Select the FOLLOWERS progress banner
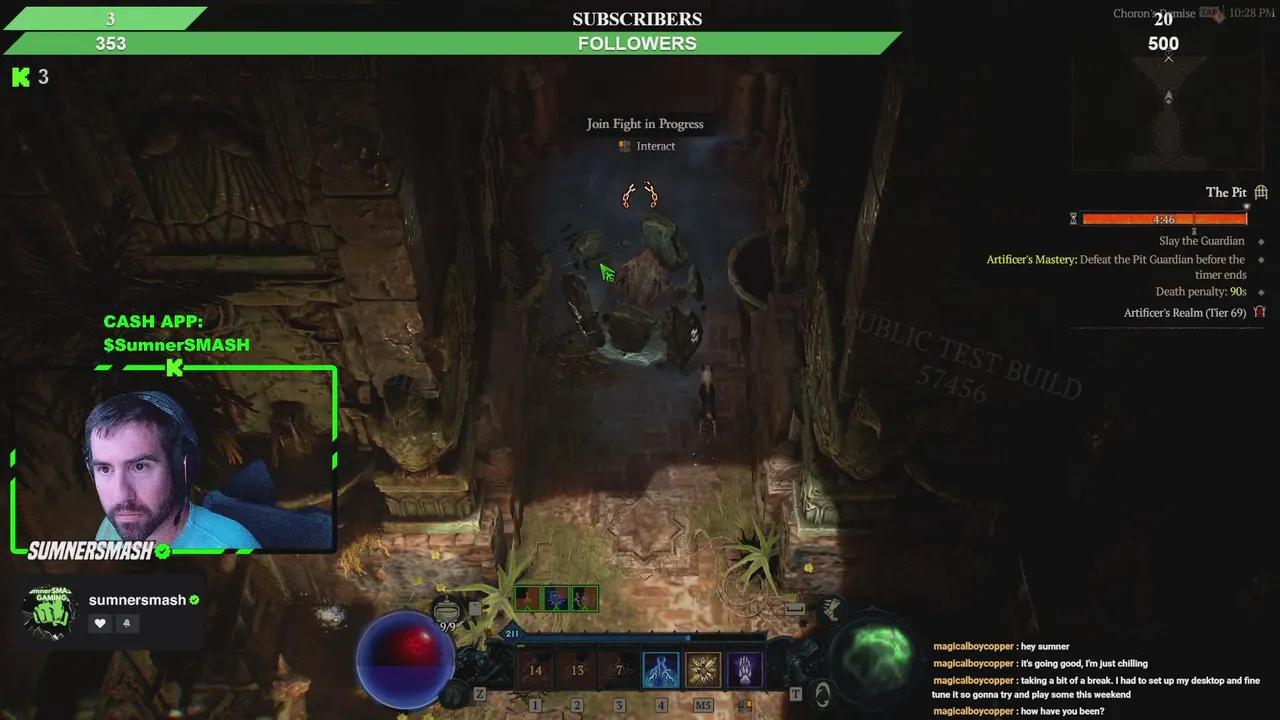1280x720 pixels. (637, 43)
